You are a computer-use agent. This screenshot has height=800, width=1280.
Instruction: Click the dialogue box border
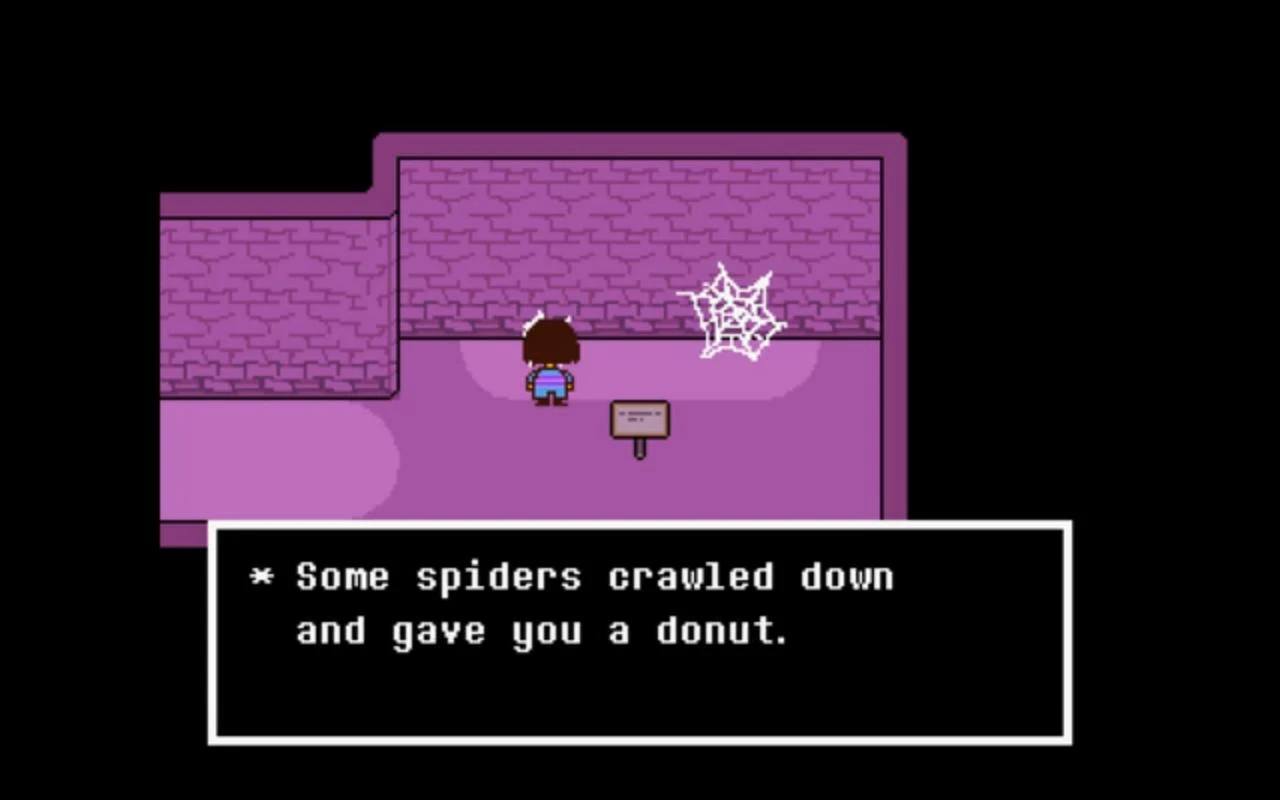640,524
